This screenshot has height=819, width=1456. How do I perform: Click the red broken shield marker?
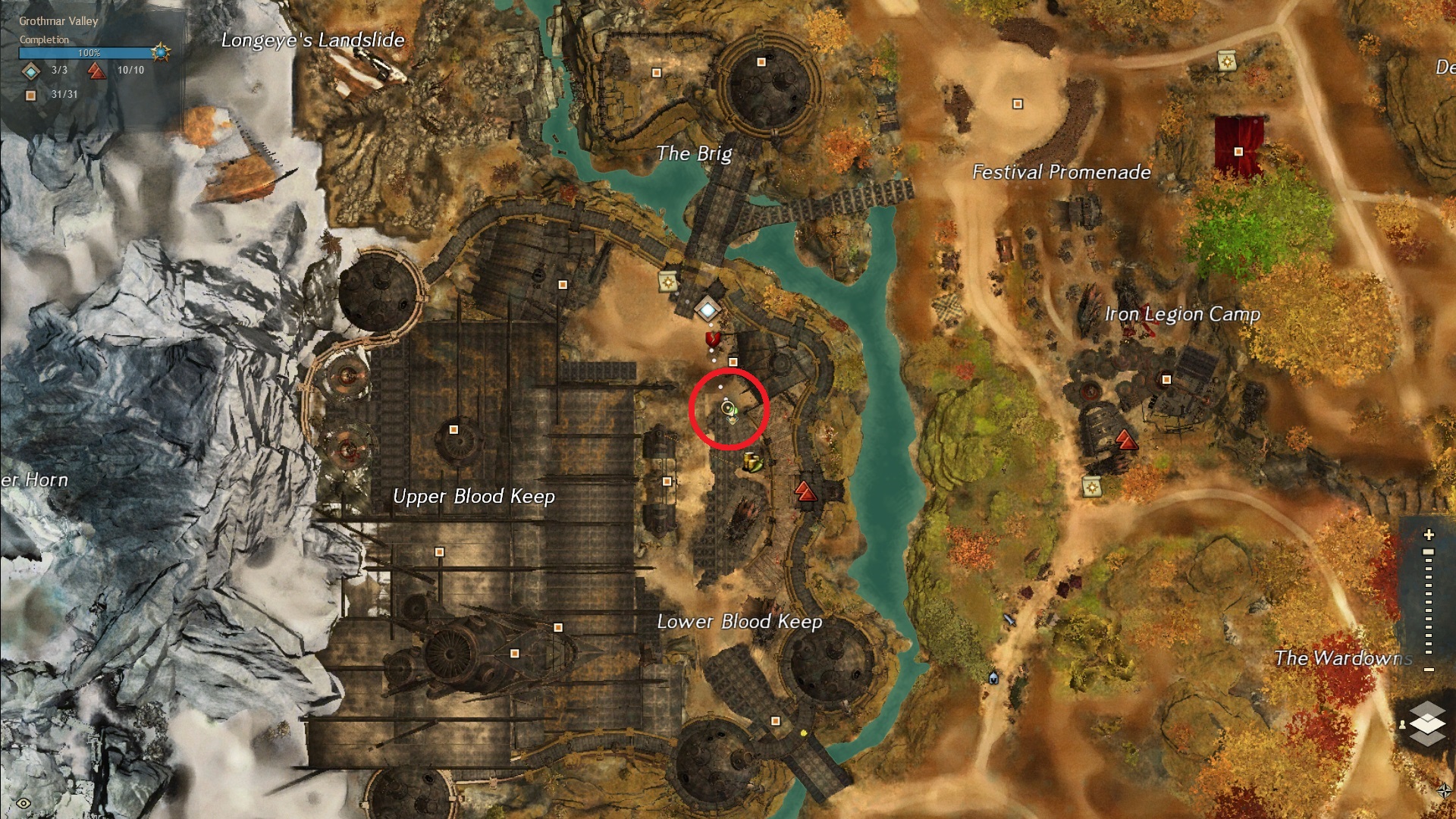click(x=712, y=337)
